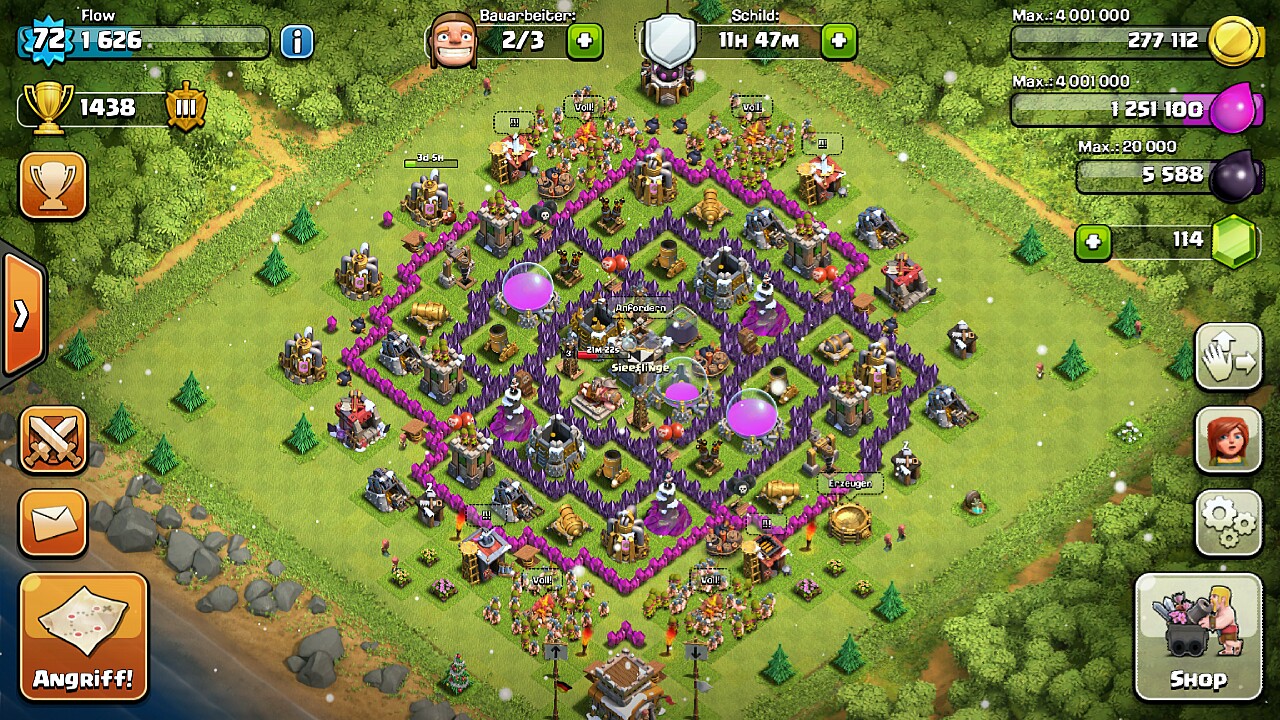Open the red-haired villager button
This screenshot has width=1280, height=720.
point(1229,439)
